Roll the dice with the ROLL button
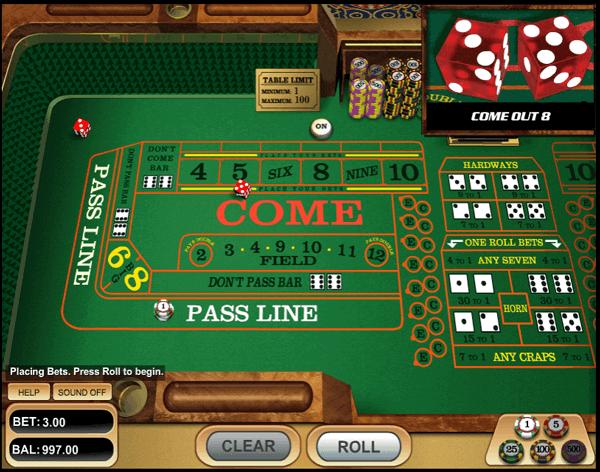This screenshot has width=600, height=472. [x=358, y=446]
